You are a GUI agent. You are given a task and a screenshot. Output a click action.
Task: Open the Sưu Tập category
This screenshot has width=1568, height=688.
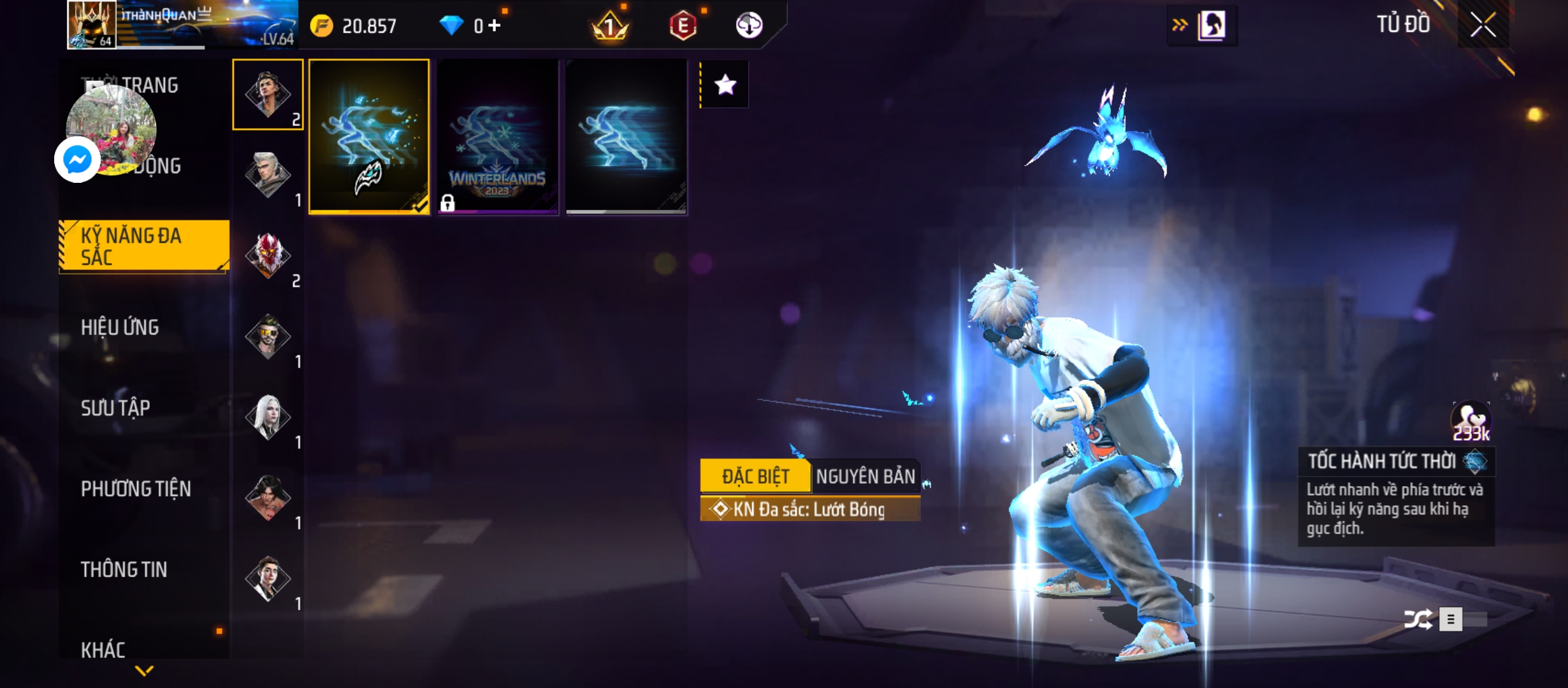coord(115,408)
